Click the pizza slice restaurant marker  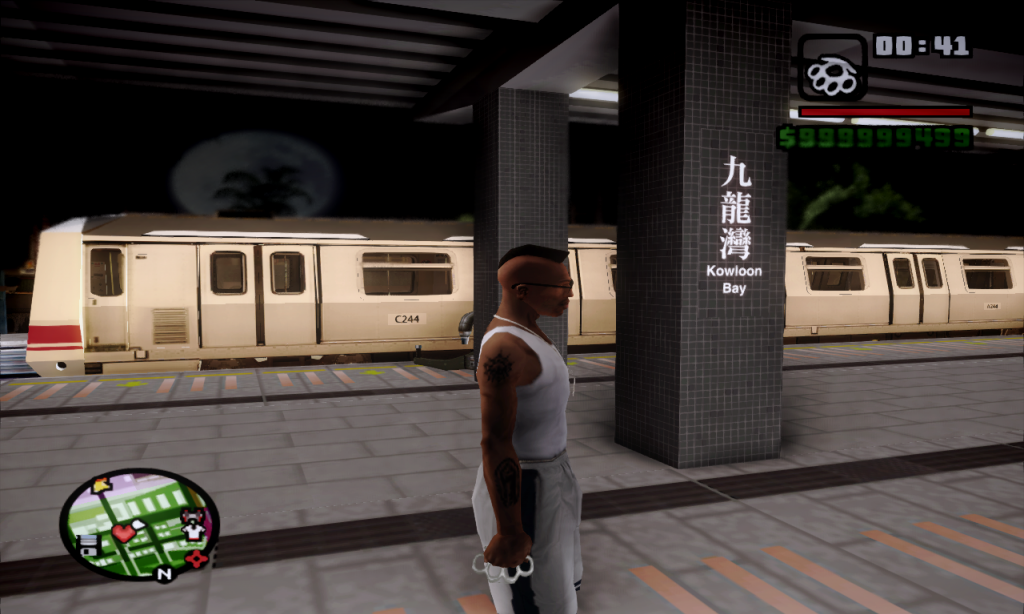(102, 486)
